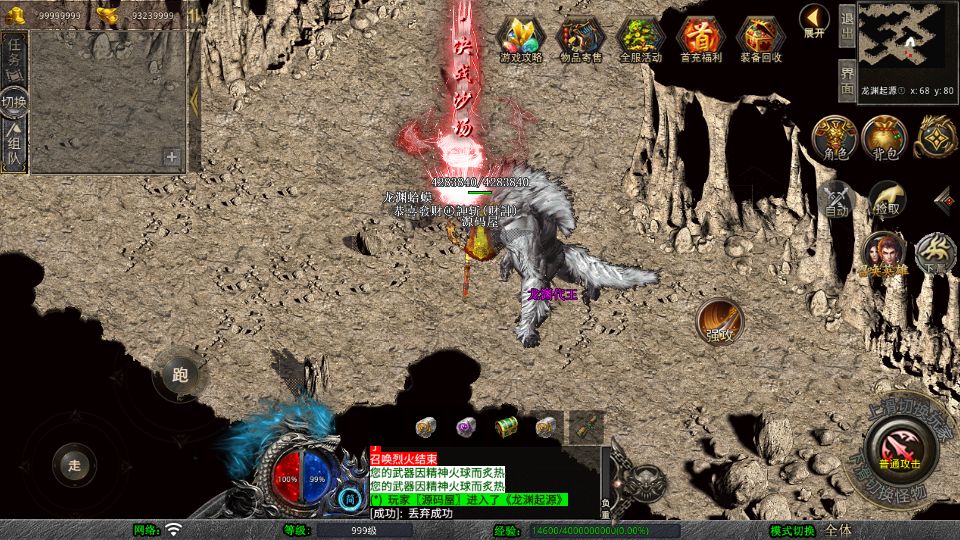Open the cave minimap

point(905,40)
